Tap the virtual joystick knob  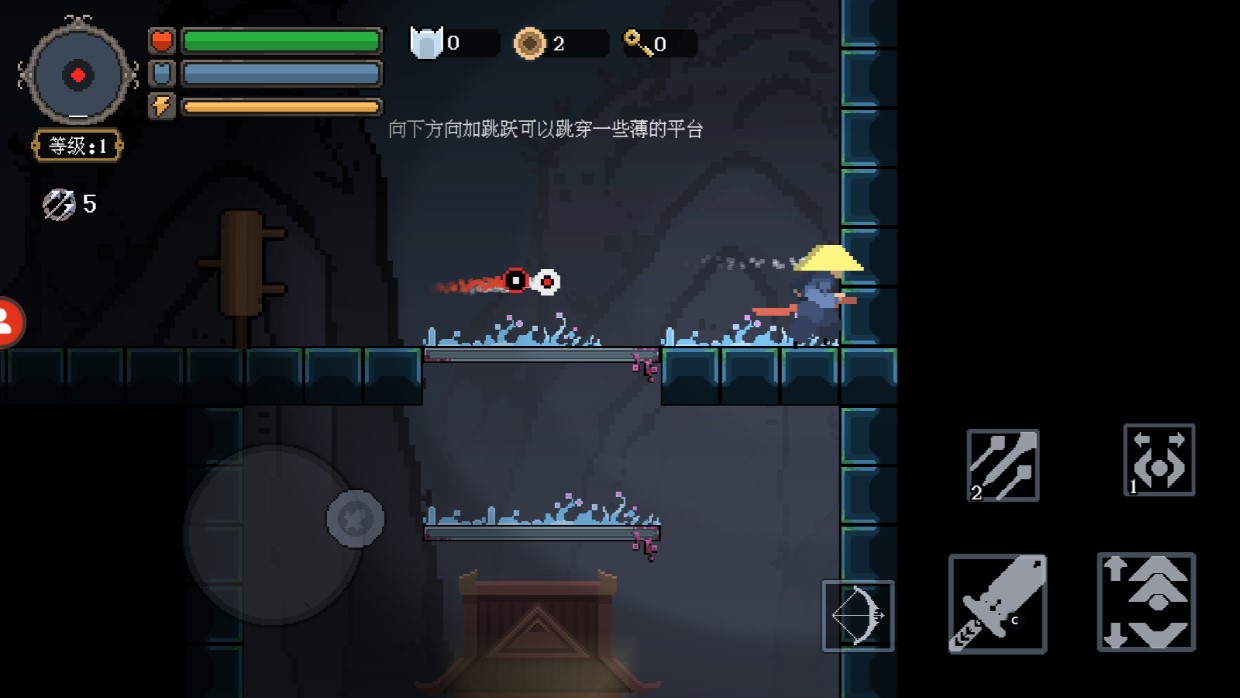(x=355, y=518)
